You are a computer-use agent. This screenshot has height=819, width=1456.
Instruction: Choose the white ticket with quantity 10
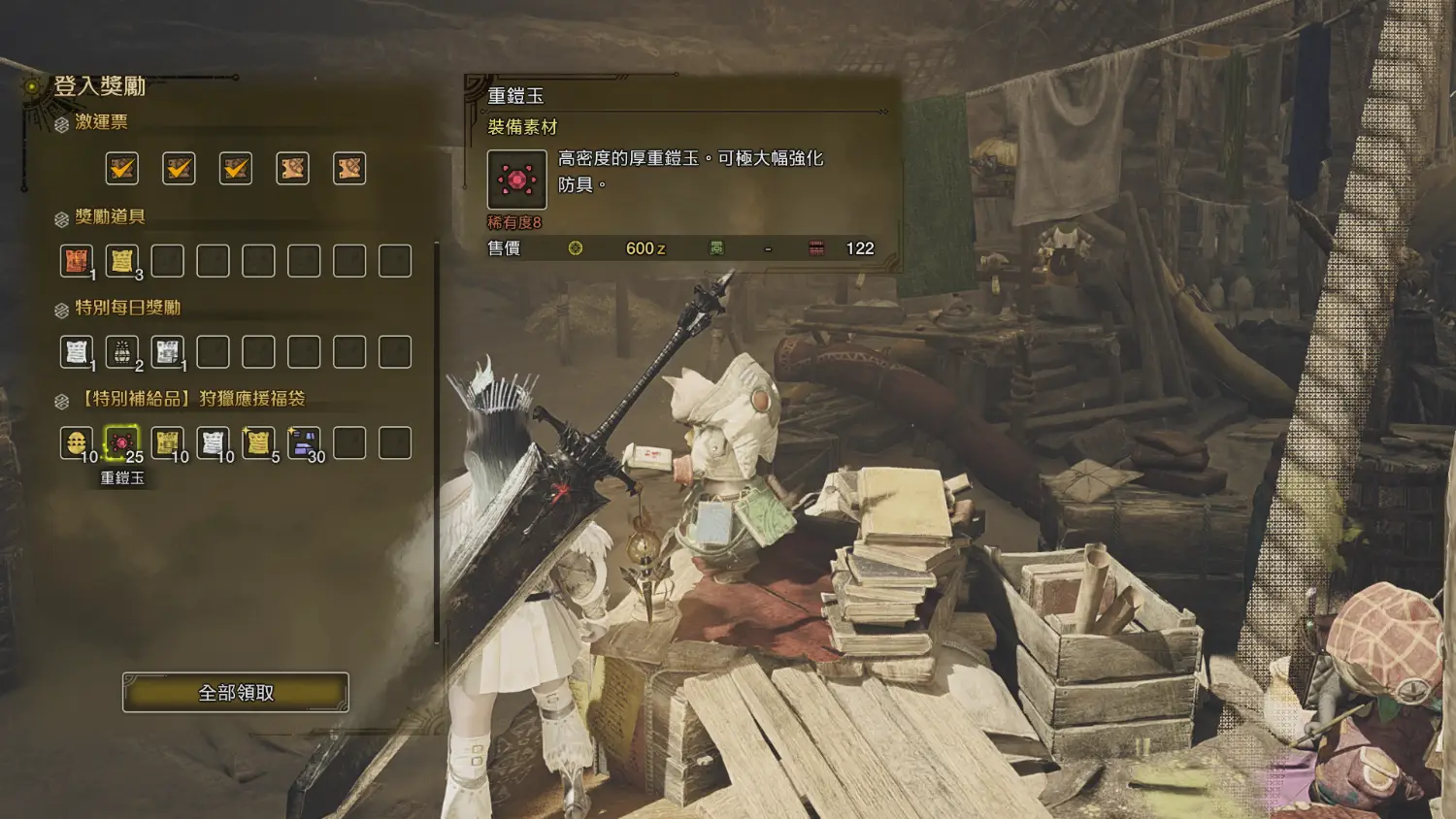(x=214, y=442)
